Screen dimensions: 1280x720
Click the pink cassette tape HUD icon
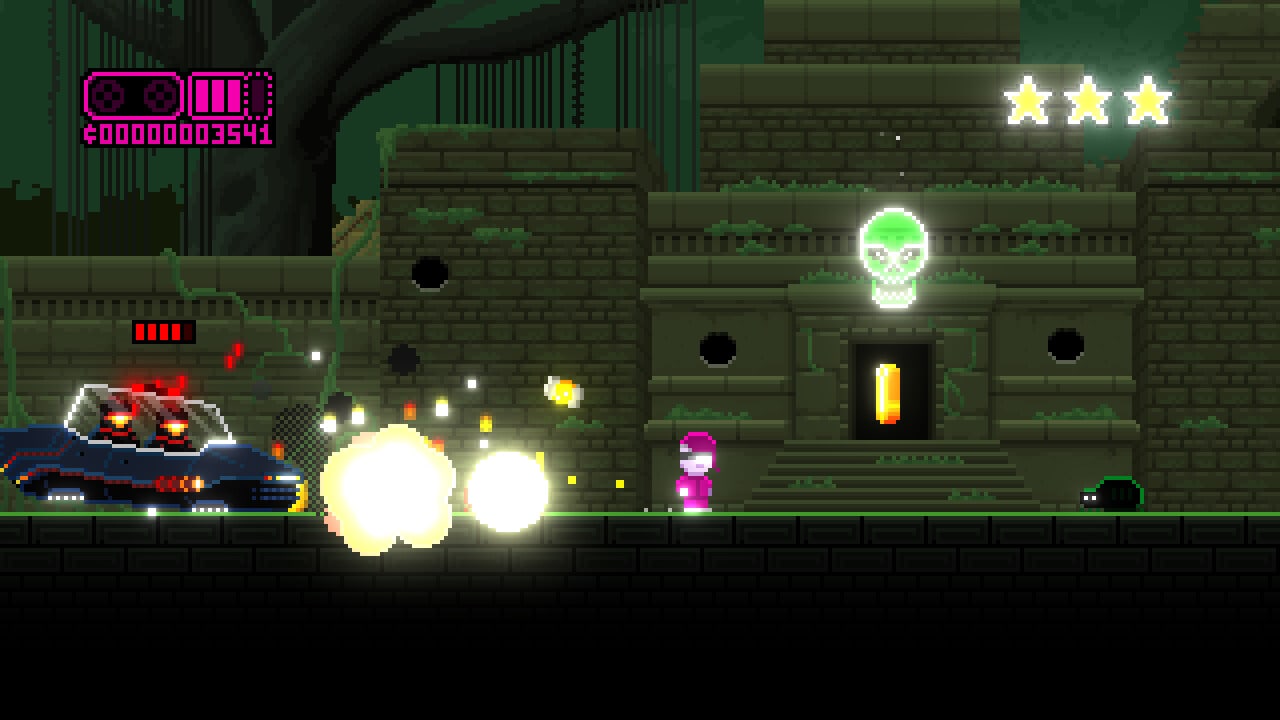click(x=133, y=96)
